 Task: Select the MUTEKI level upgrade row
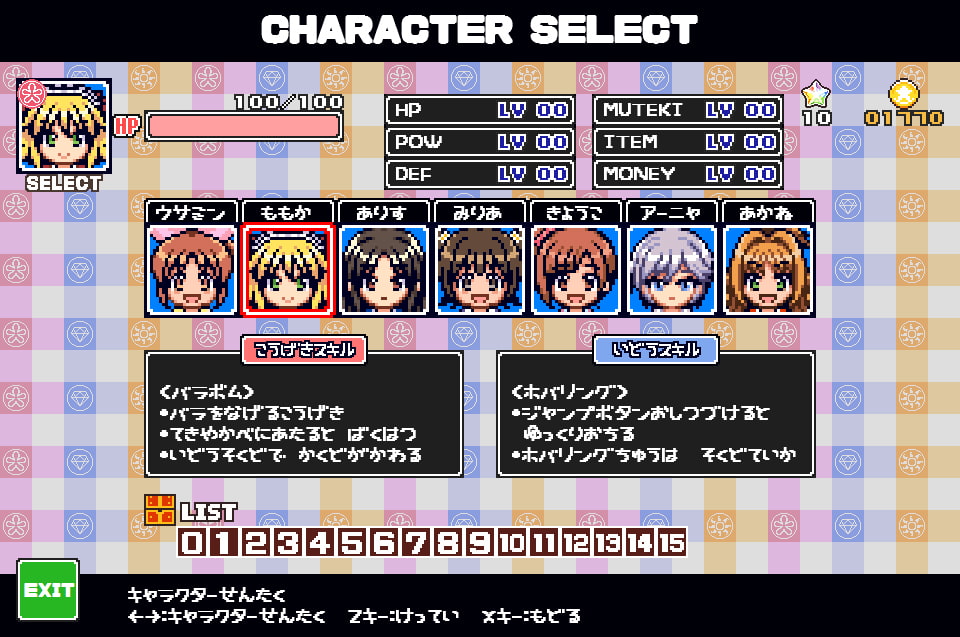688,110
